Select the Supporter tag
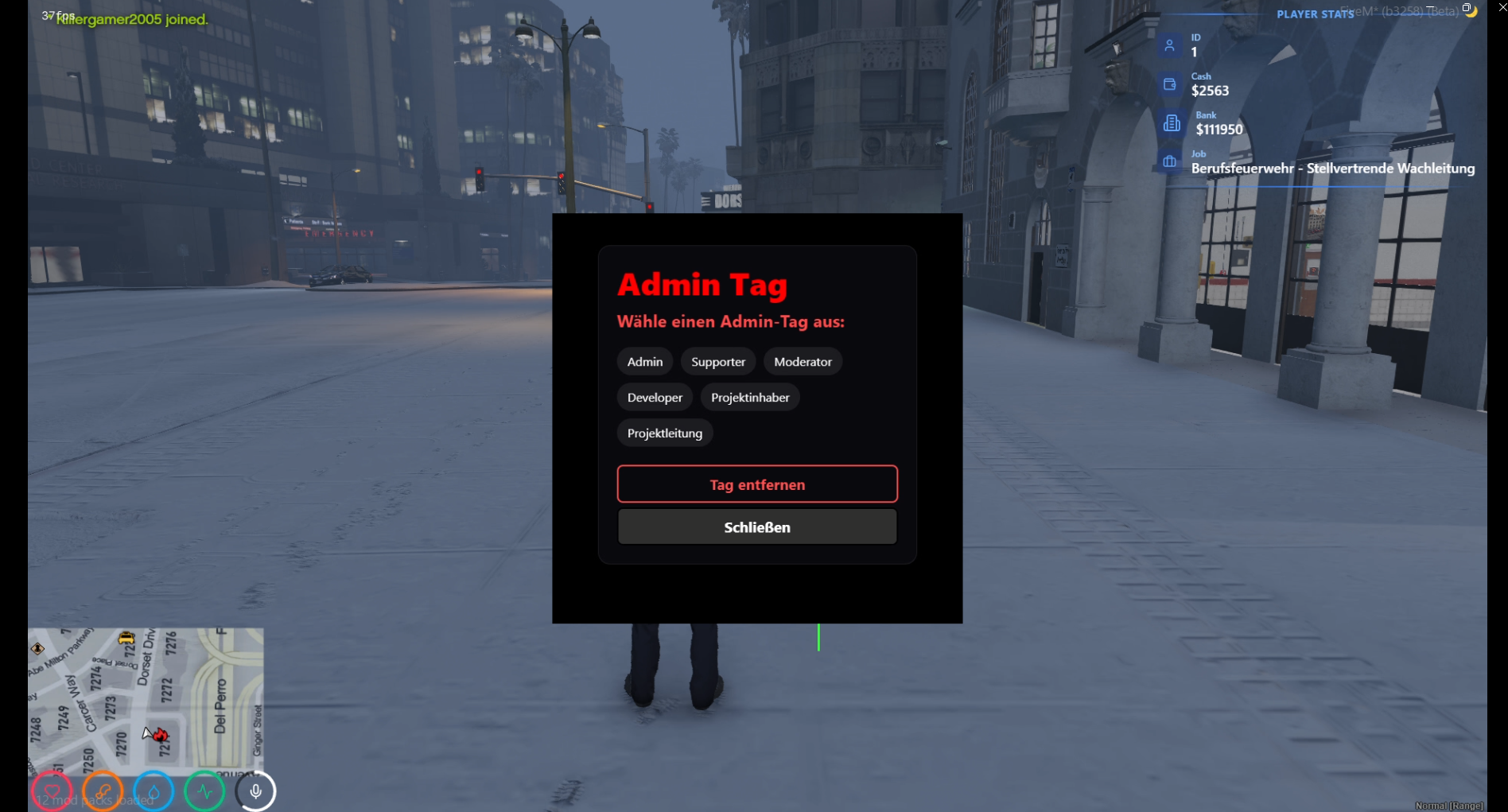Image resolution: width=1508 pixels, height=812 pixels. point(717,361)
